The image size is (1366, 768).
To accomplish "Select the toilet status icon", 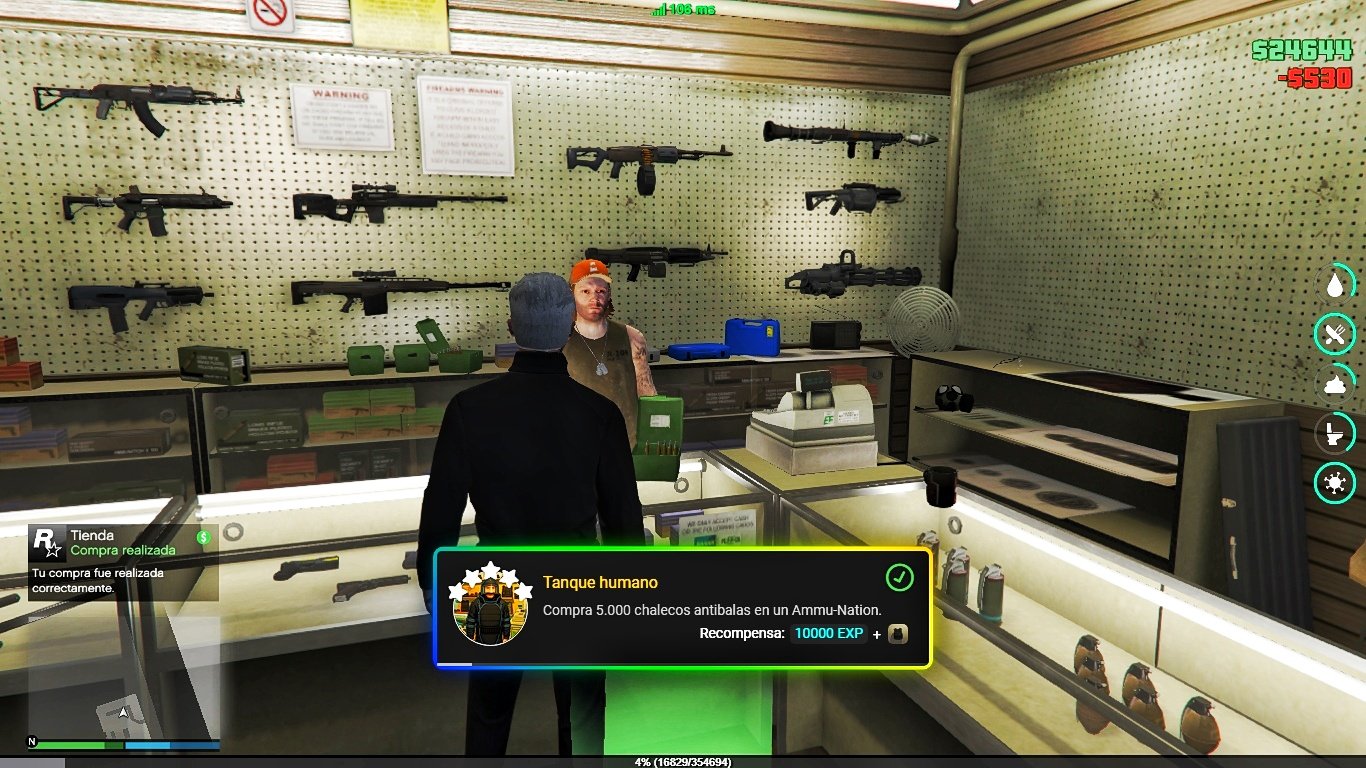I will 1333,433.
